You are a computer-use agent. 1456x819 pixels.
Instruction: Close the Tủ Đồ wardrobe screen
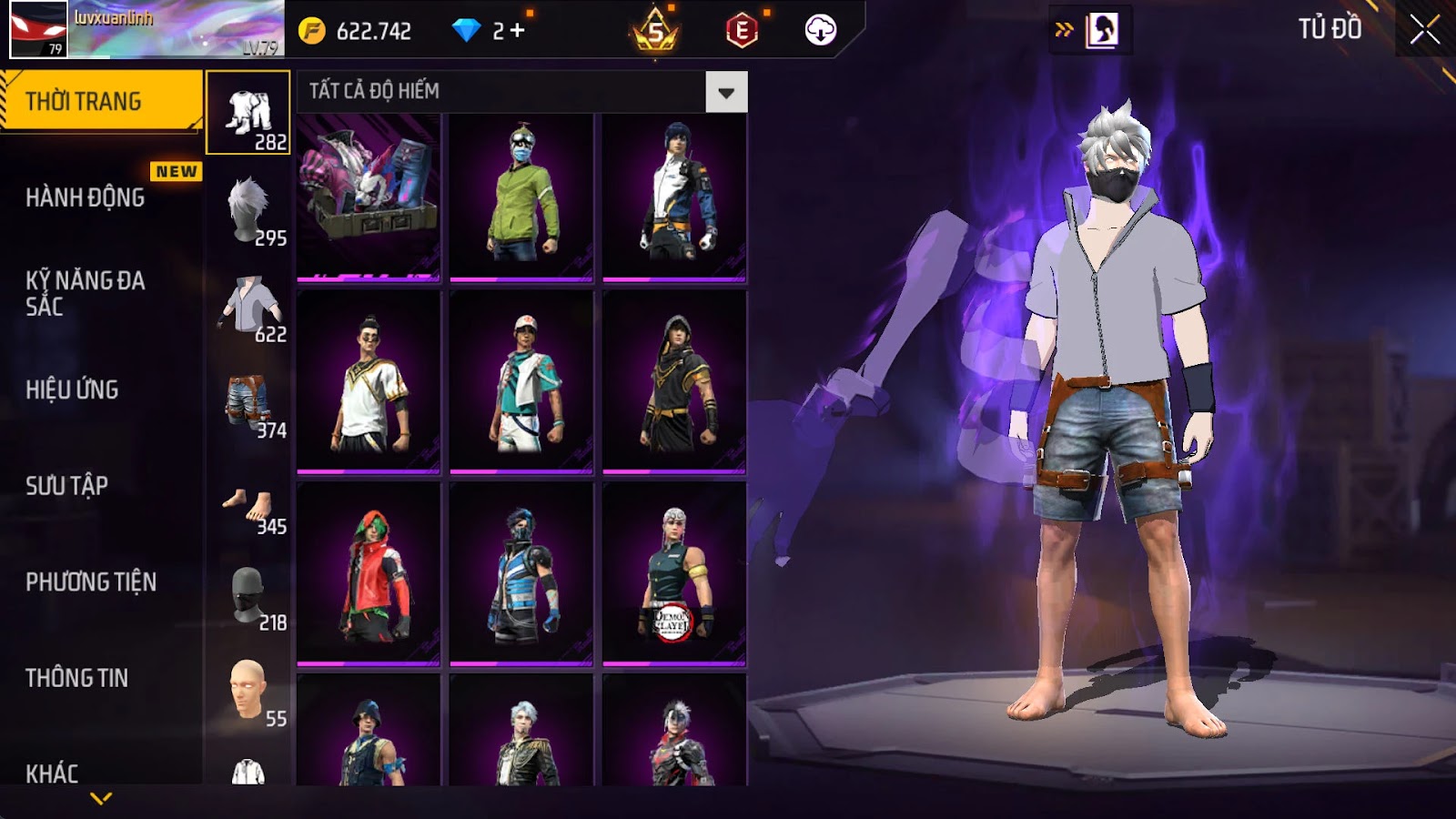tap(1424, 30)
